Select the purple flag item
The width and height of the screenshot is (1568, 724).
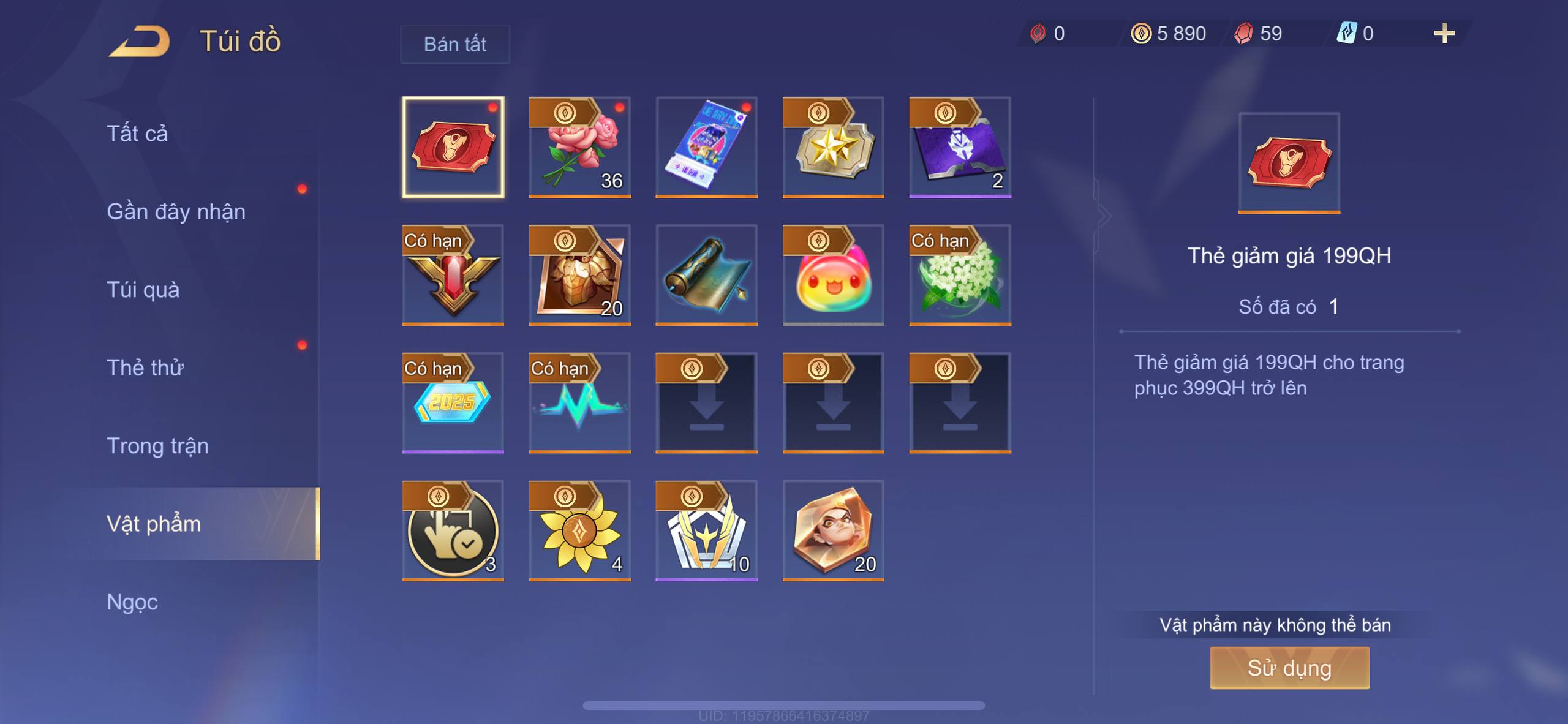click(960, 148)
